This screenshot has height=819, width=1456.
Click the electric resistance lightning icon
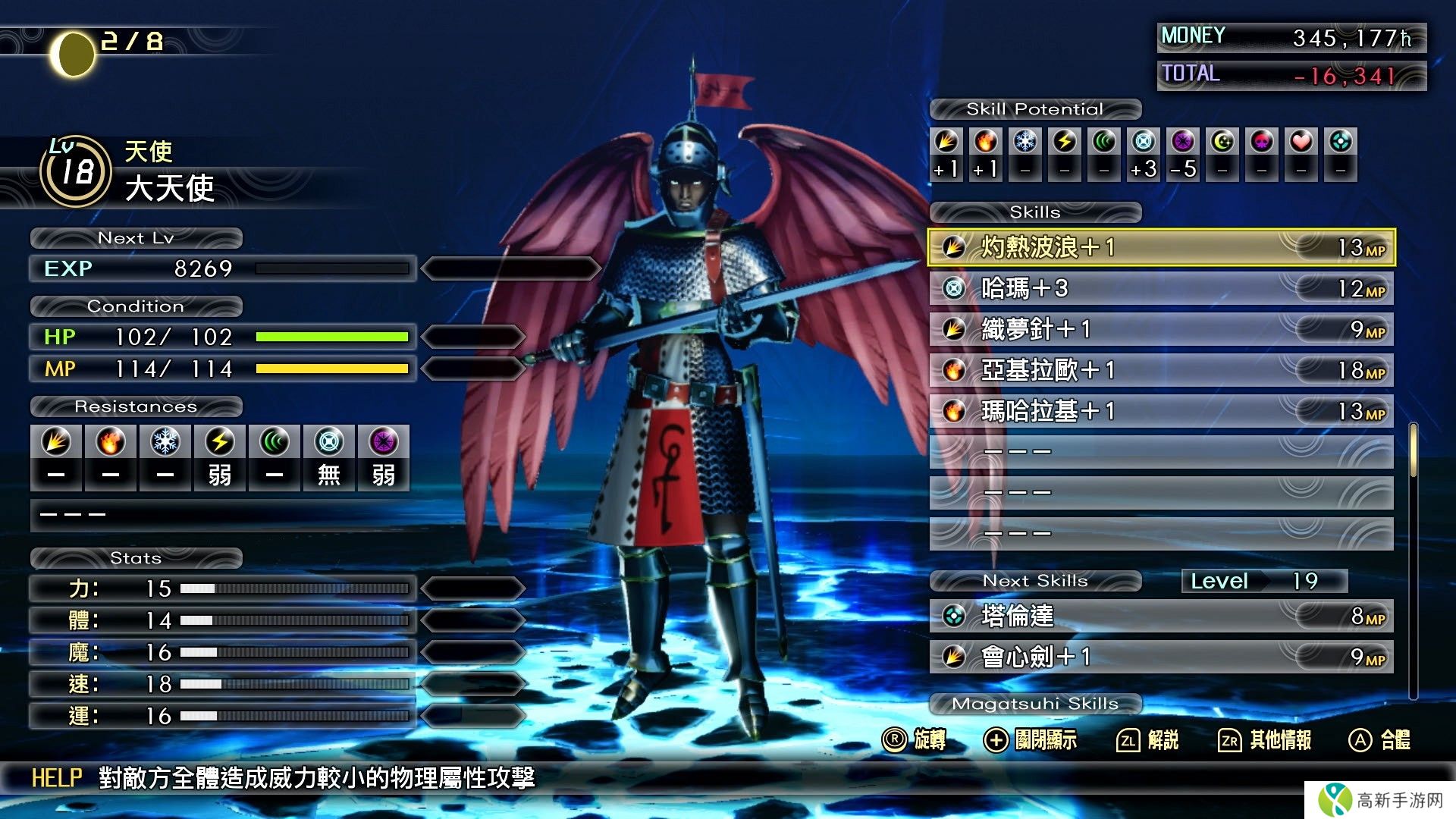pos(220,442)
